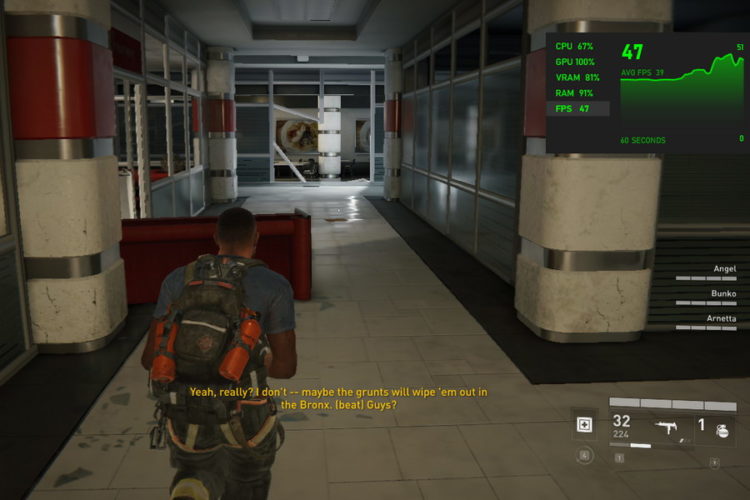Choose the grenade slot
The width and height of the screenshot is (750, 500).
[715, 425]
